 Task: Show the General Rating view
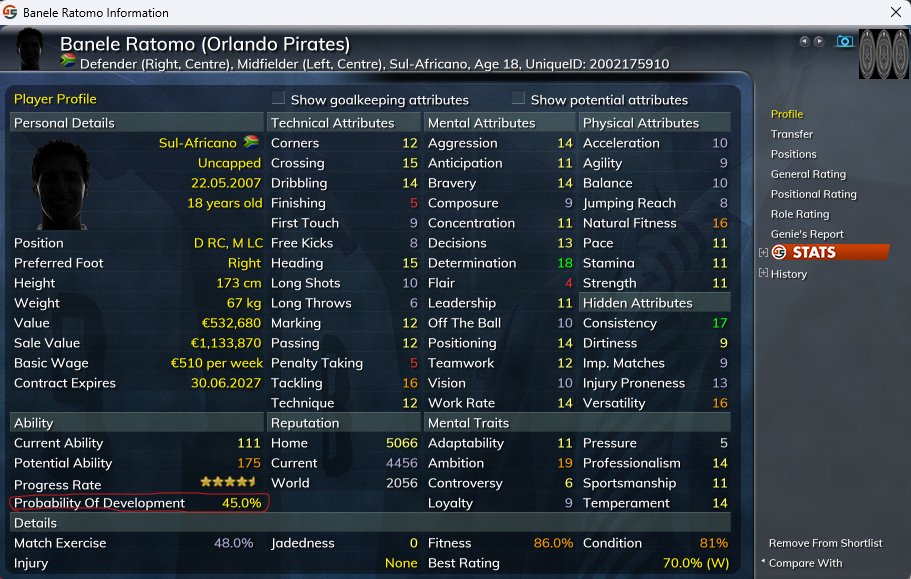(808, 174)
